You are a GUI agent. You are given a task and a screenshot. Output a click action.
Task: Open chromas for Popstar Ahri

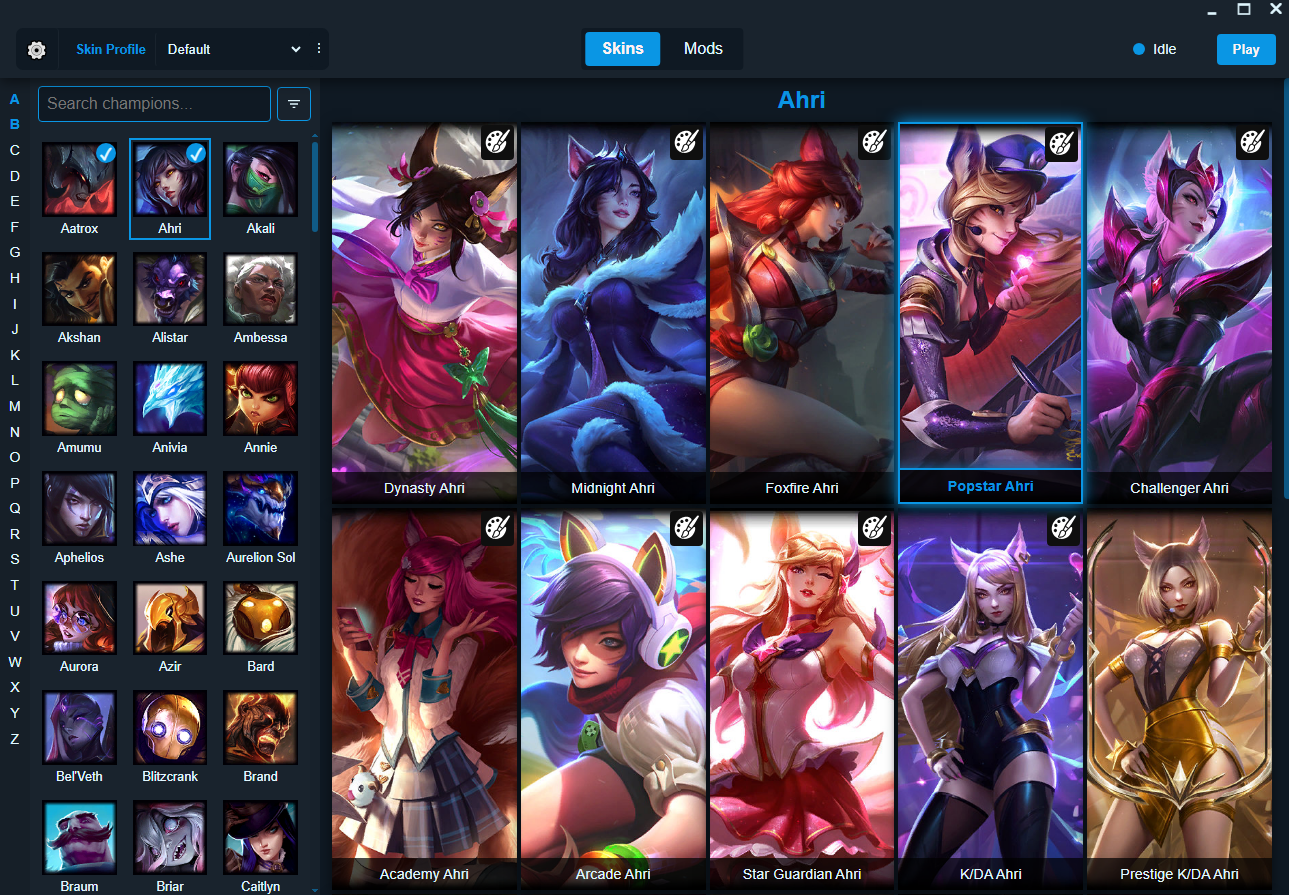tap(1062, 144)
